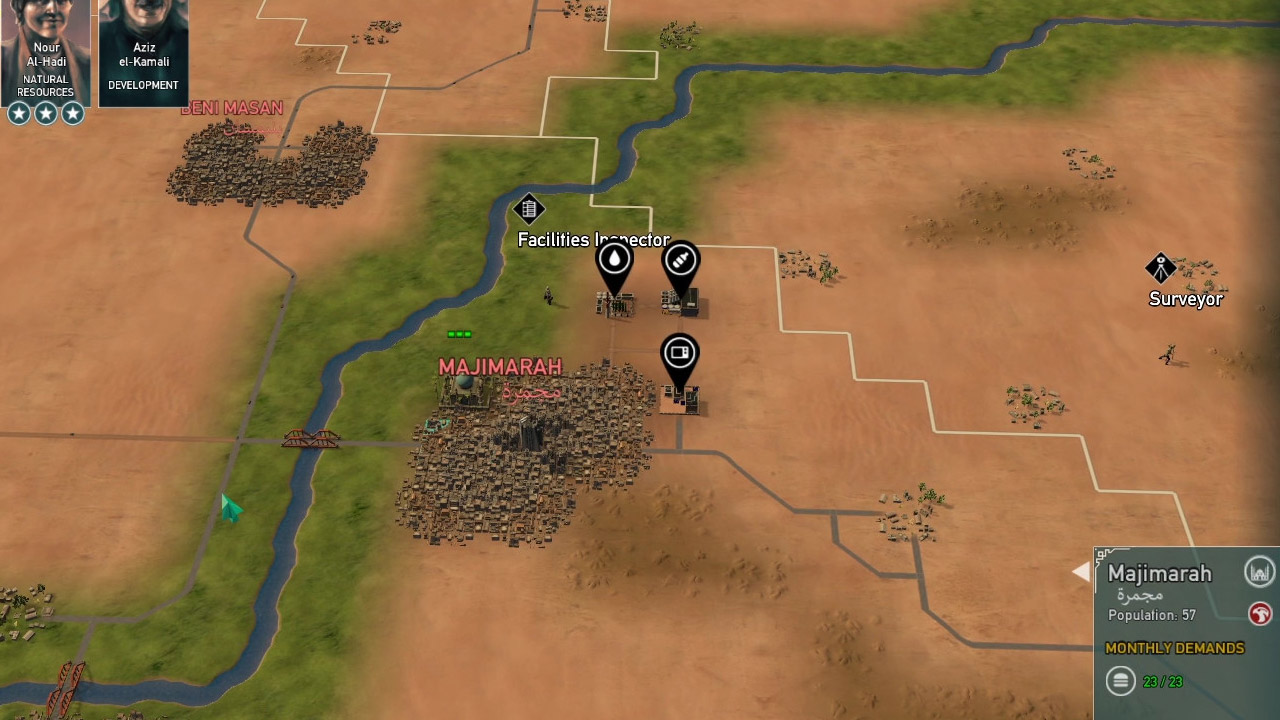Select the Facilities Inspector marker

pos(529,209)
